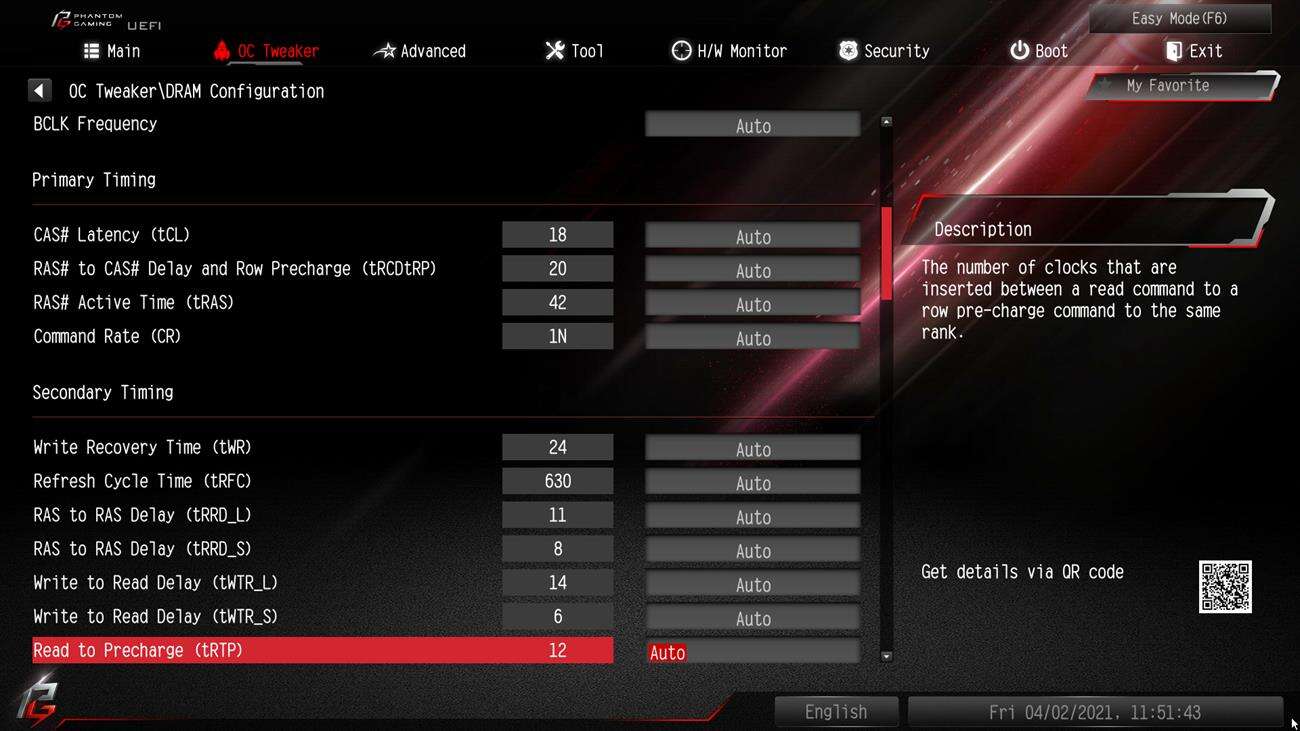Click the back arrow beside DRAM Configuration
The image size is (1300, 731).
coord(39,91)
